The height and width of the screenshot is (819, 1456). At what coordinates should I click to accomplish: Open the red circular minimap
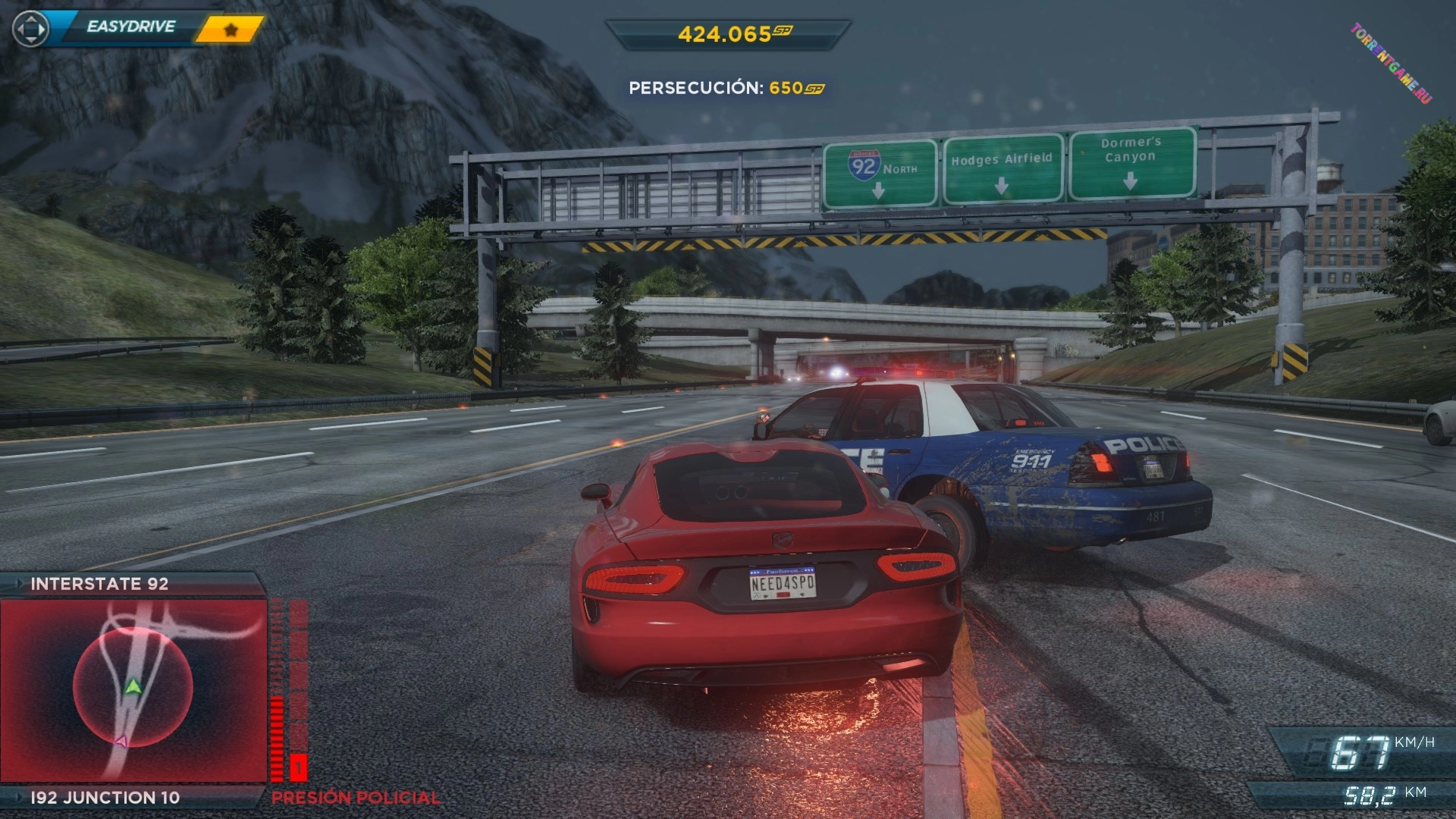pos(133,688)
